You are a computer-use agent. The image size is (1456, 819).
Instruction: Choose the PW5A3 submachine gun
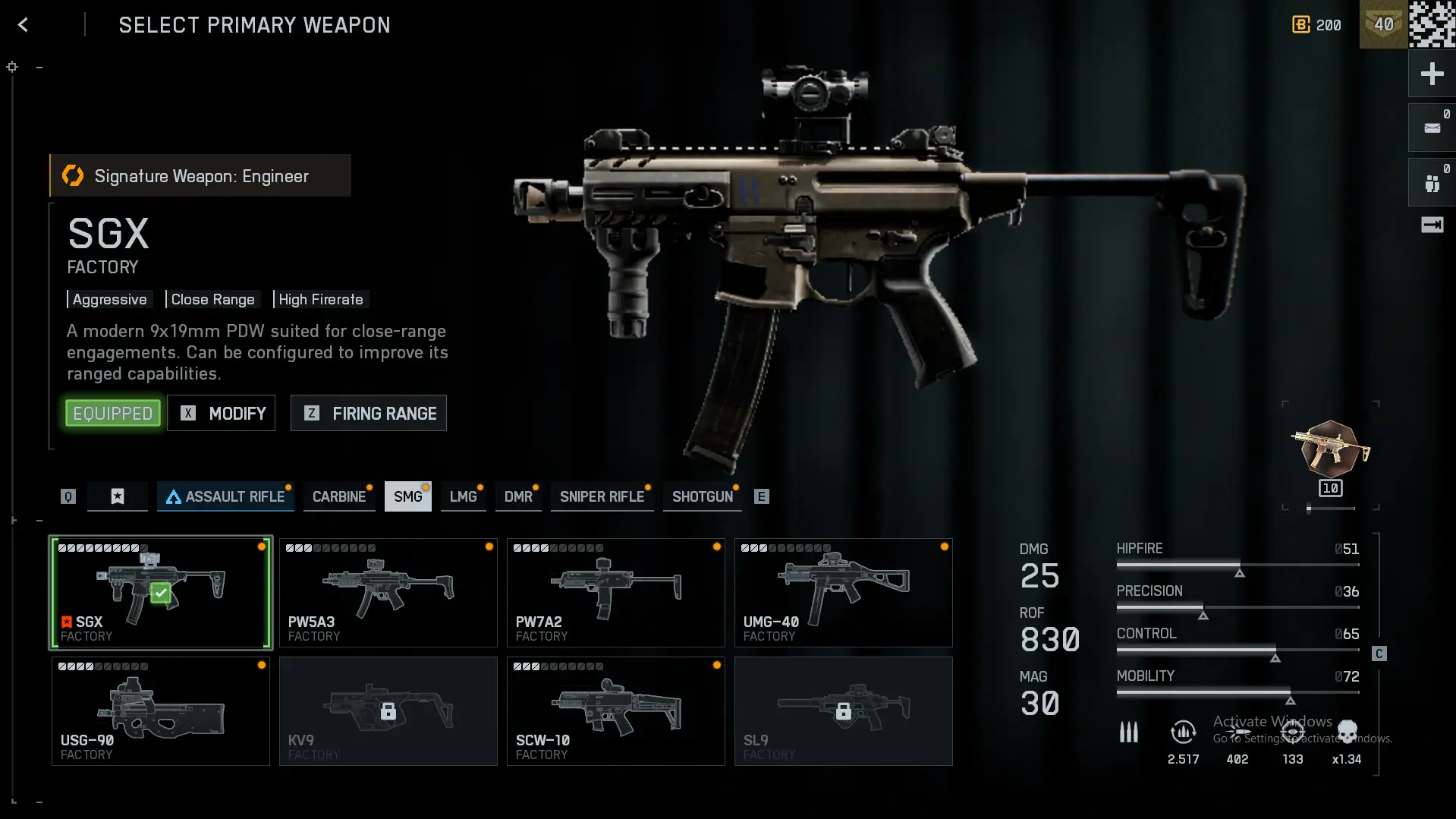tap(388, 593)
